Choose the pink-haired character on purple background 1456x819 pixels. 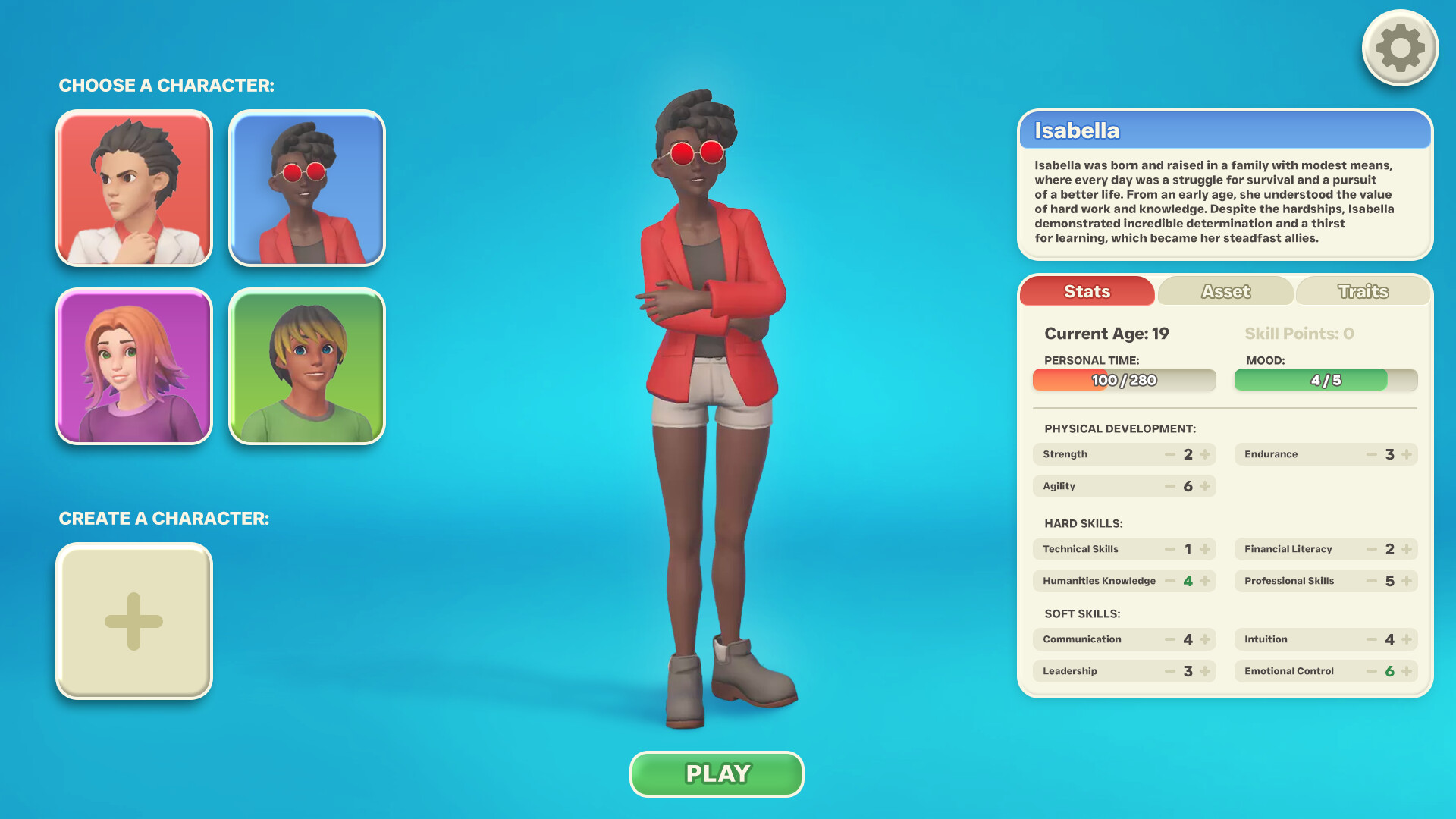pos(133,367)
